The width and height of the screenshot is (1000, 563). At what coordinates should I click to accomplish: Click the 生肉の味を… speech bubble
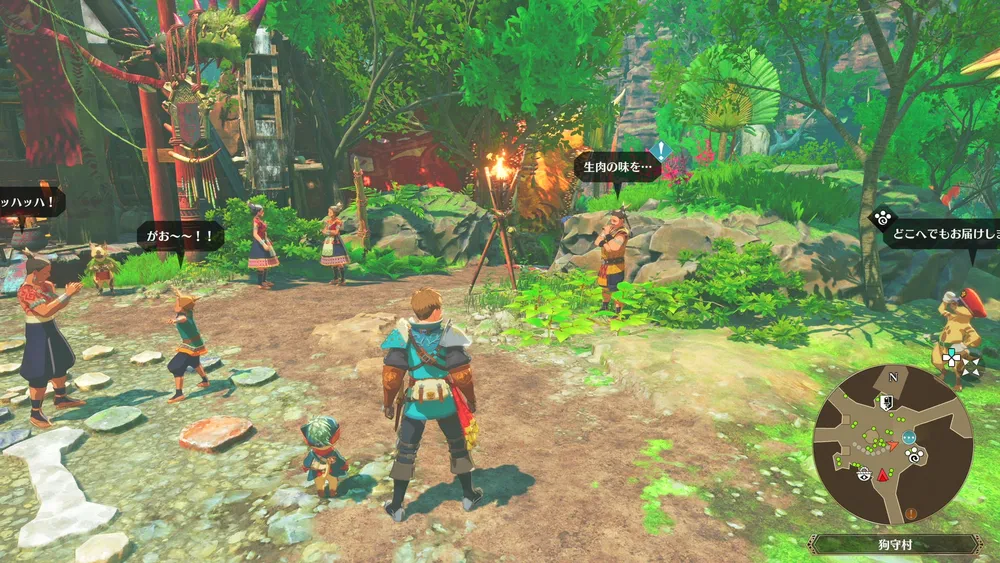click(x=616, y=166)
